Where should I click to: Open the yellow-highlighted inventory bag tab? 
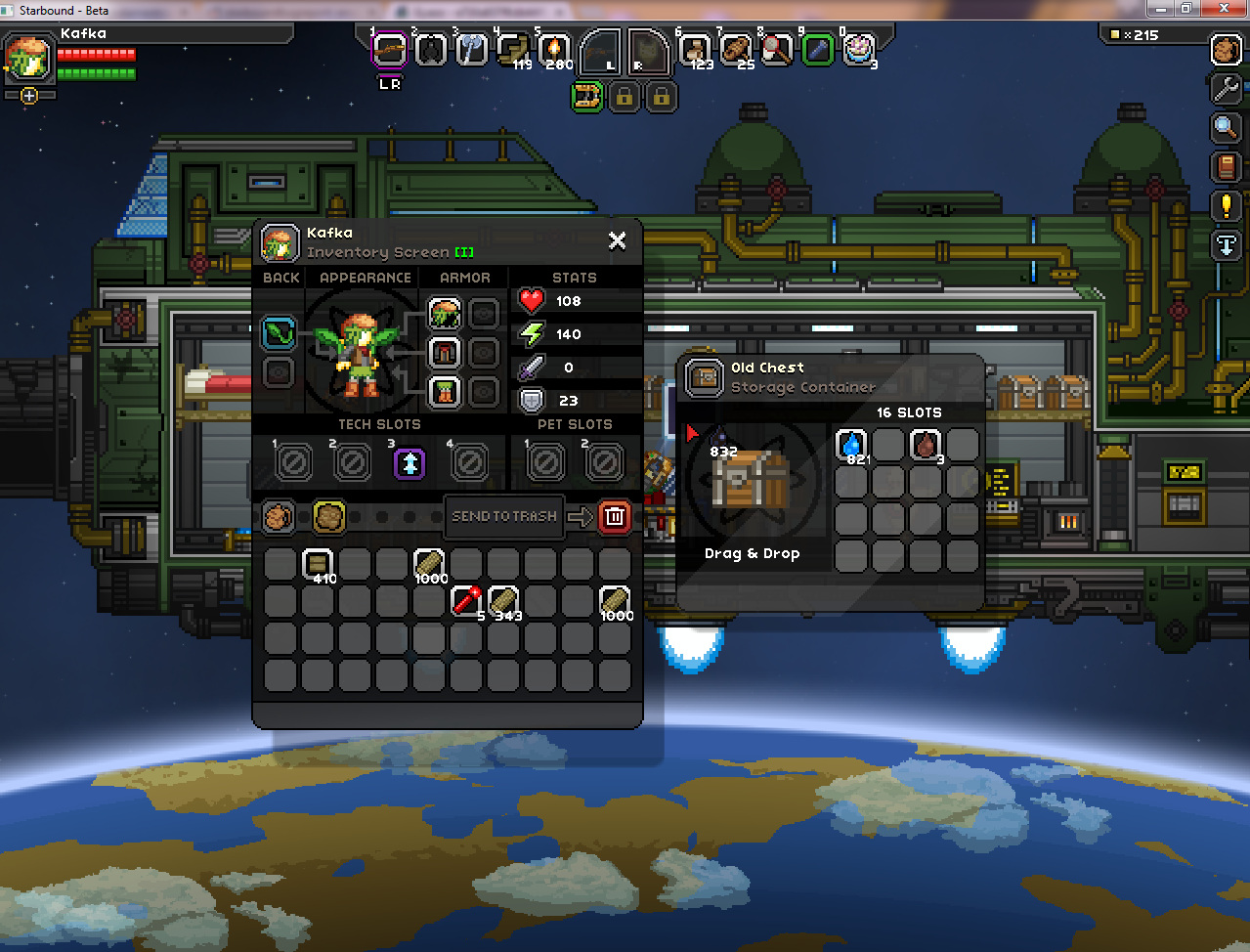(x=329, y=516)
